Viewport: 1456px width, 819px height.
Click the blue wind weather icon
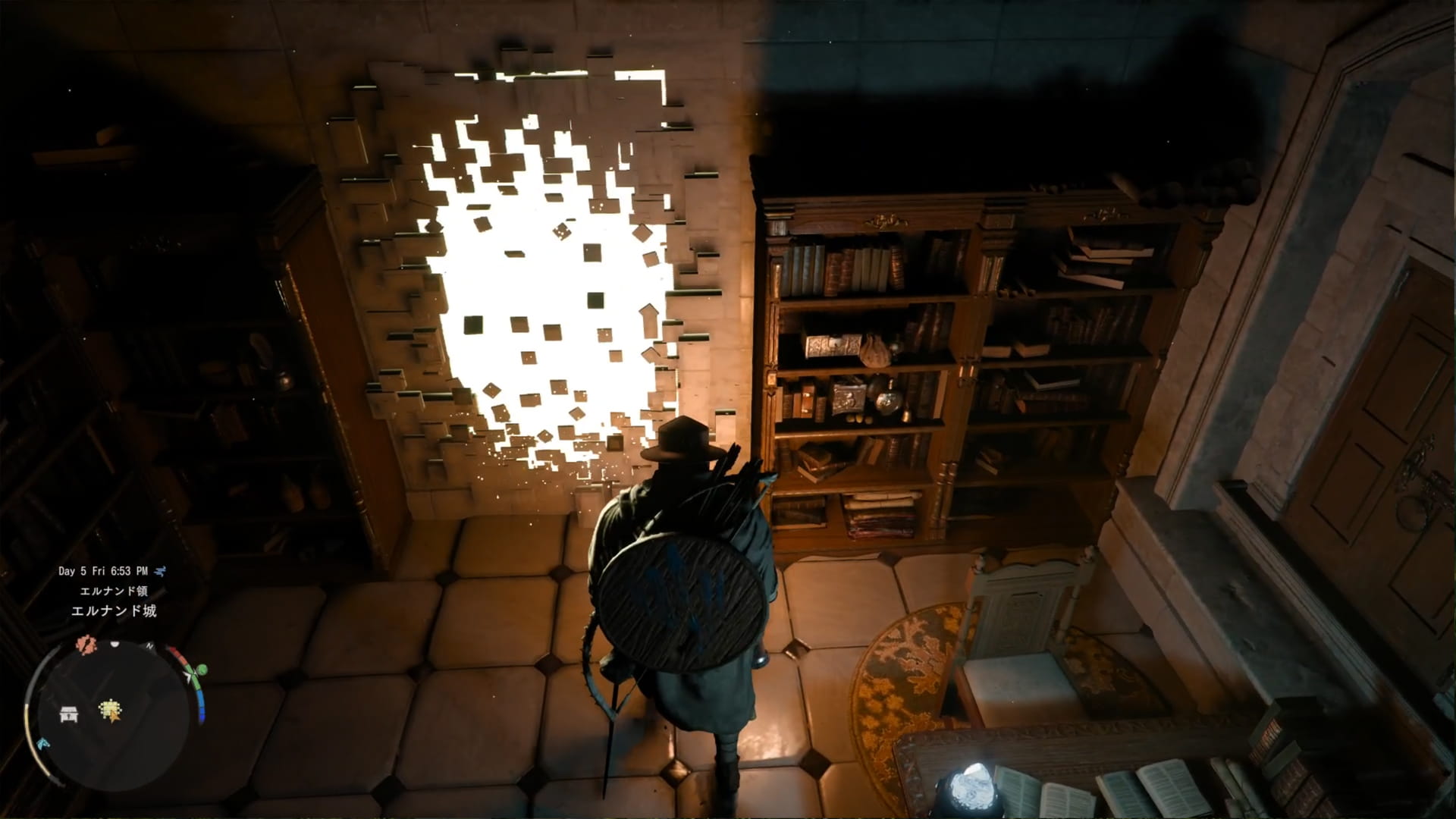[x=160, y=571]
